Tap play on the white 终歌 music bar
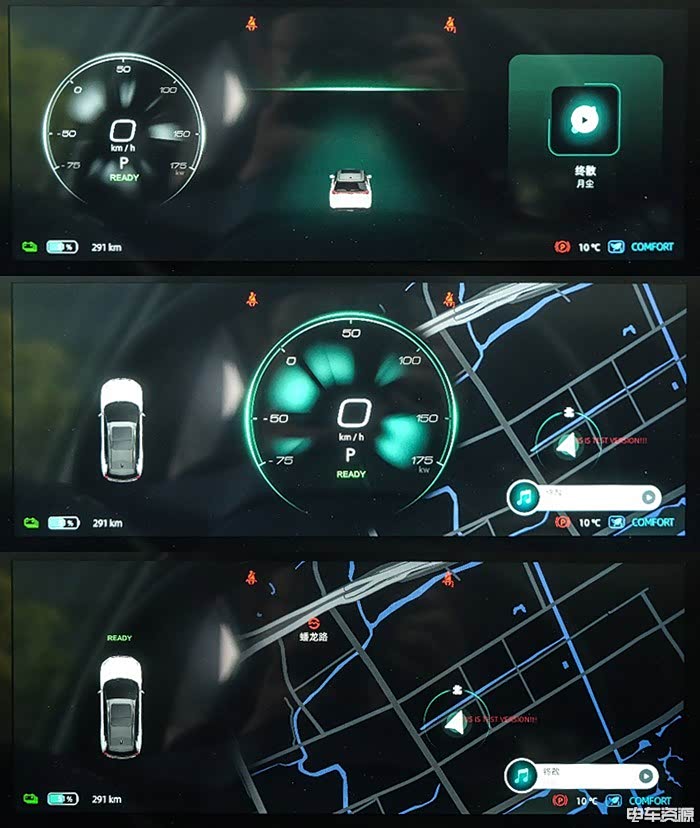 pos(647,775)
